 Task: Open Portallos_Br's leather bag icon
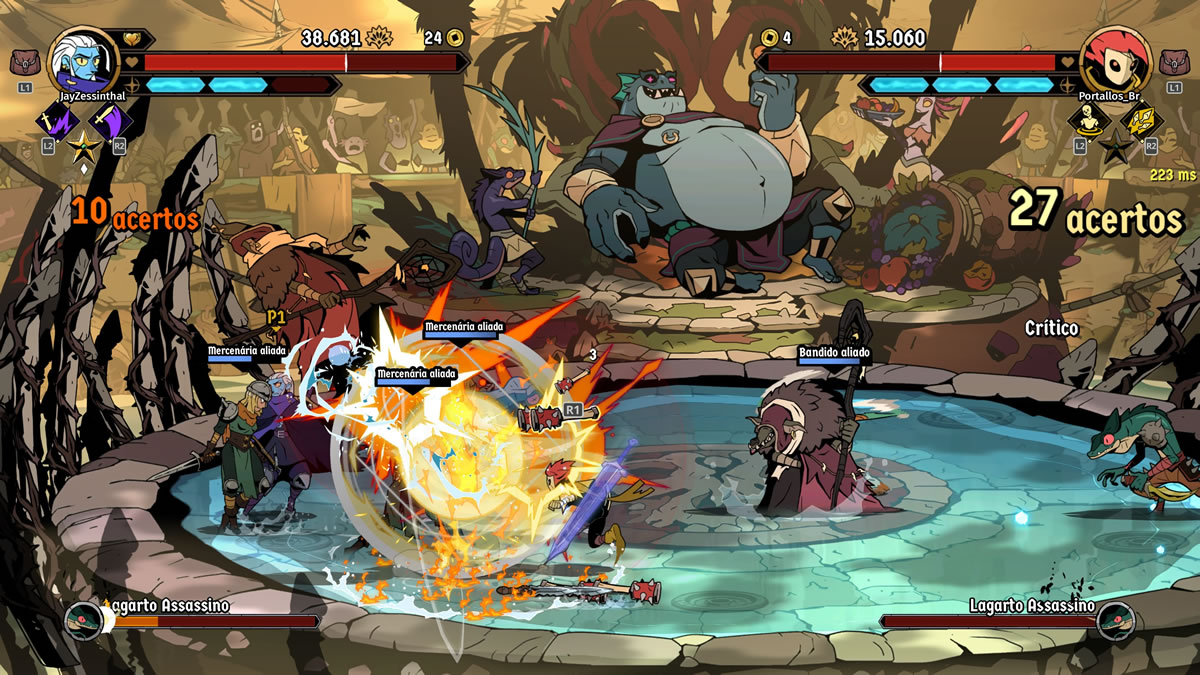point(1173,64)
